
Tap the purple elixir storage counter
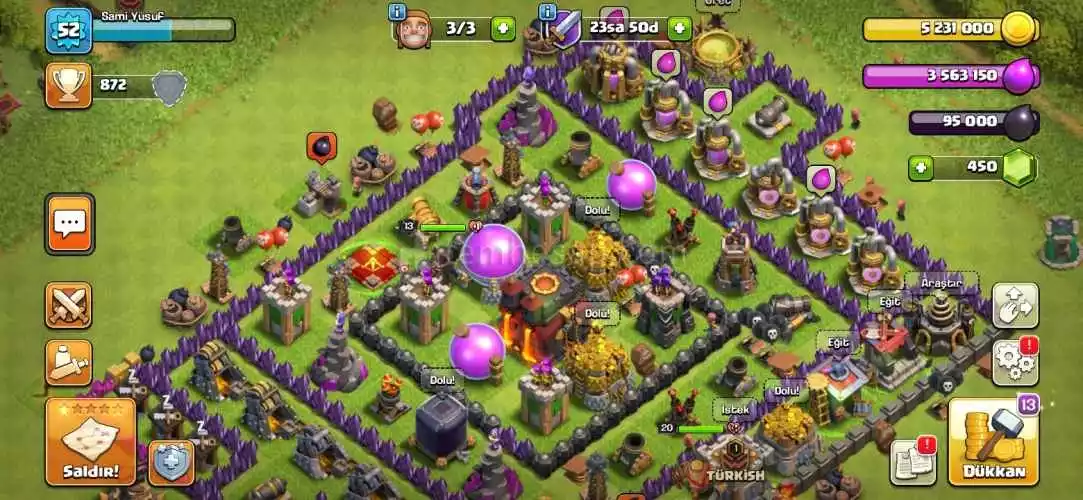pos(950,75)
